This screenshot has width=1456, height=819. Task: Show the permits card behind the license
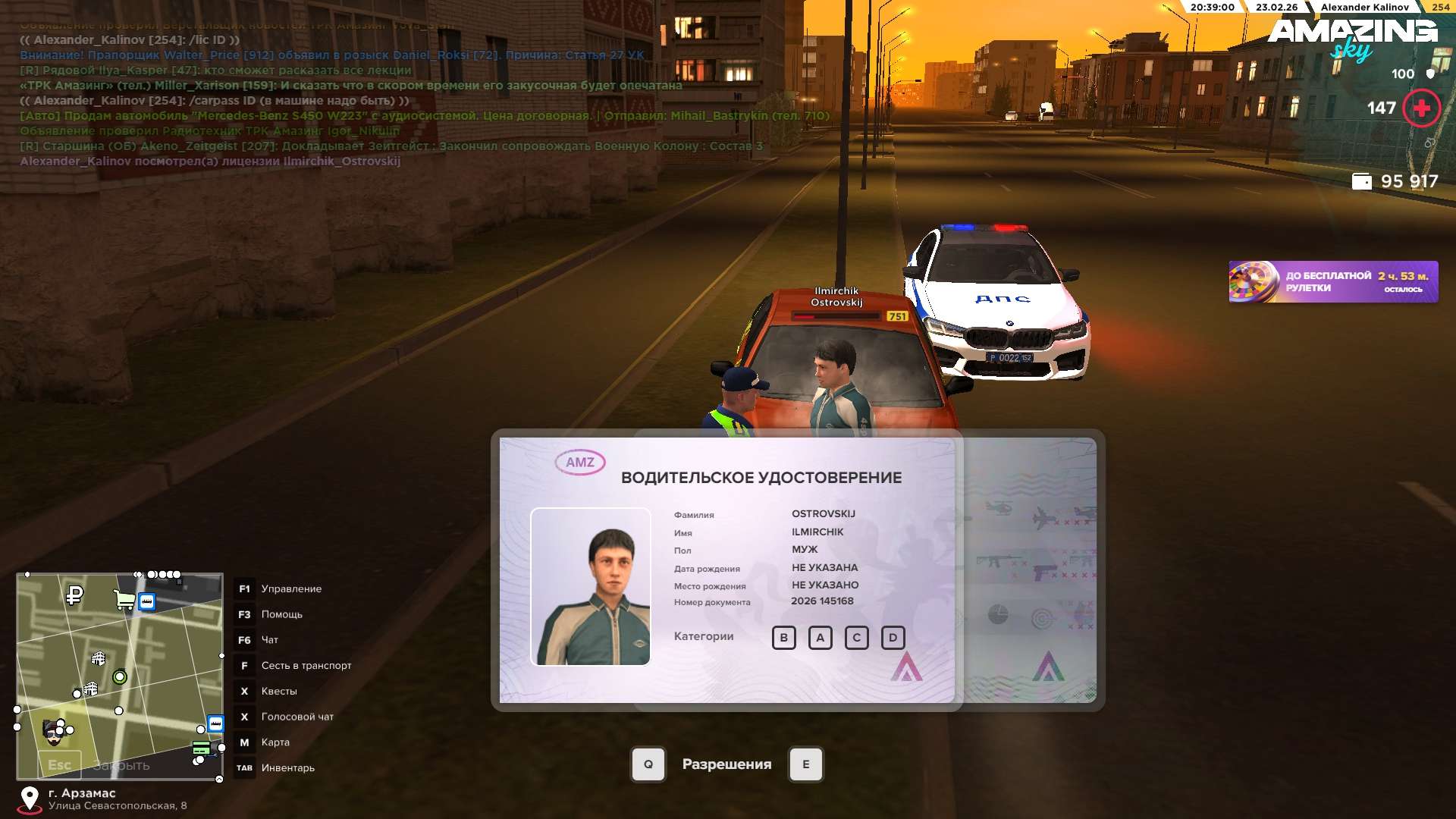[x=1031, y=569]
